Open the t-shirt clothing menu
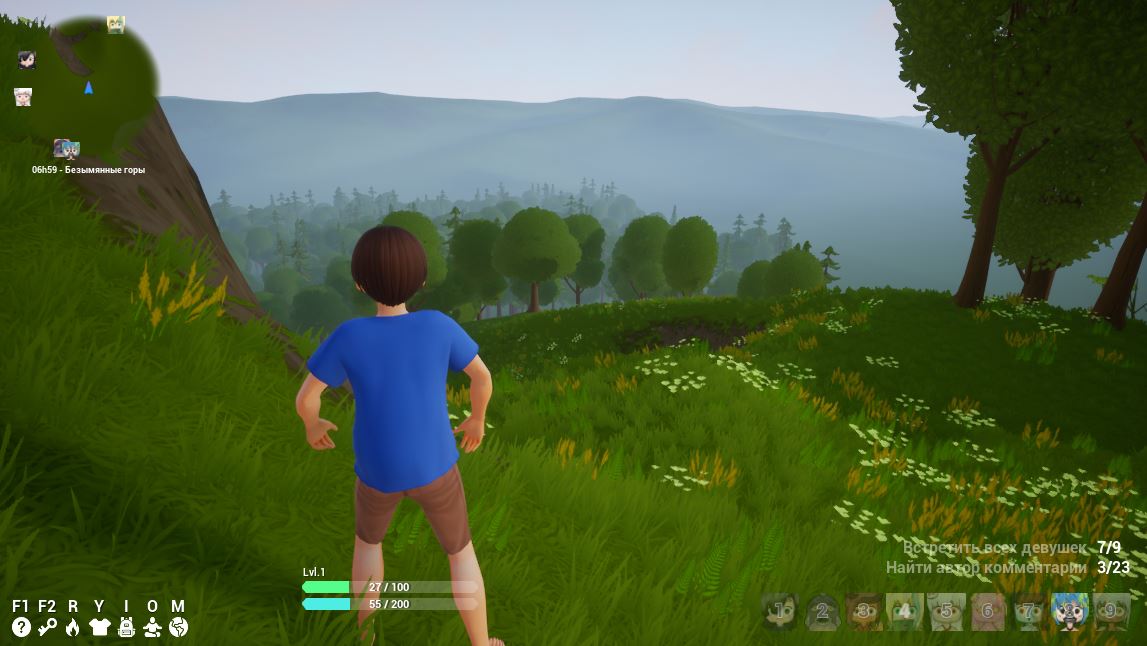This screenshot has width=1147, height=646. pyautogui.click(x=99, y=627)
